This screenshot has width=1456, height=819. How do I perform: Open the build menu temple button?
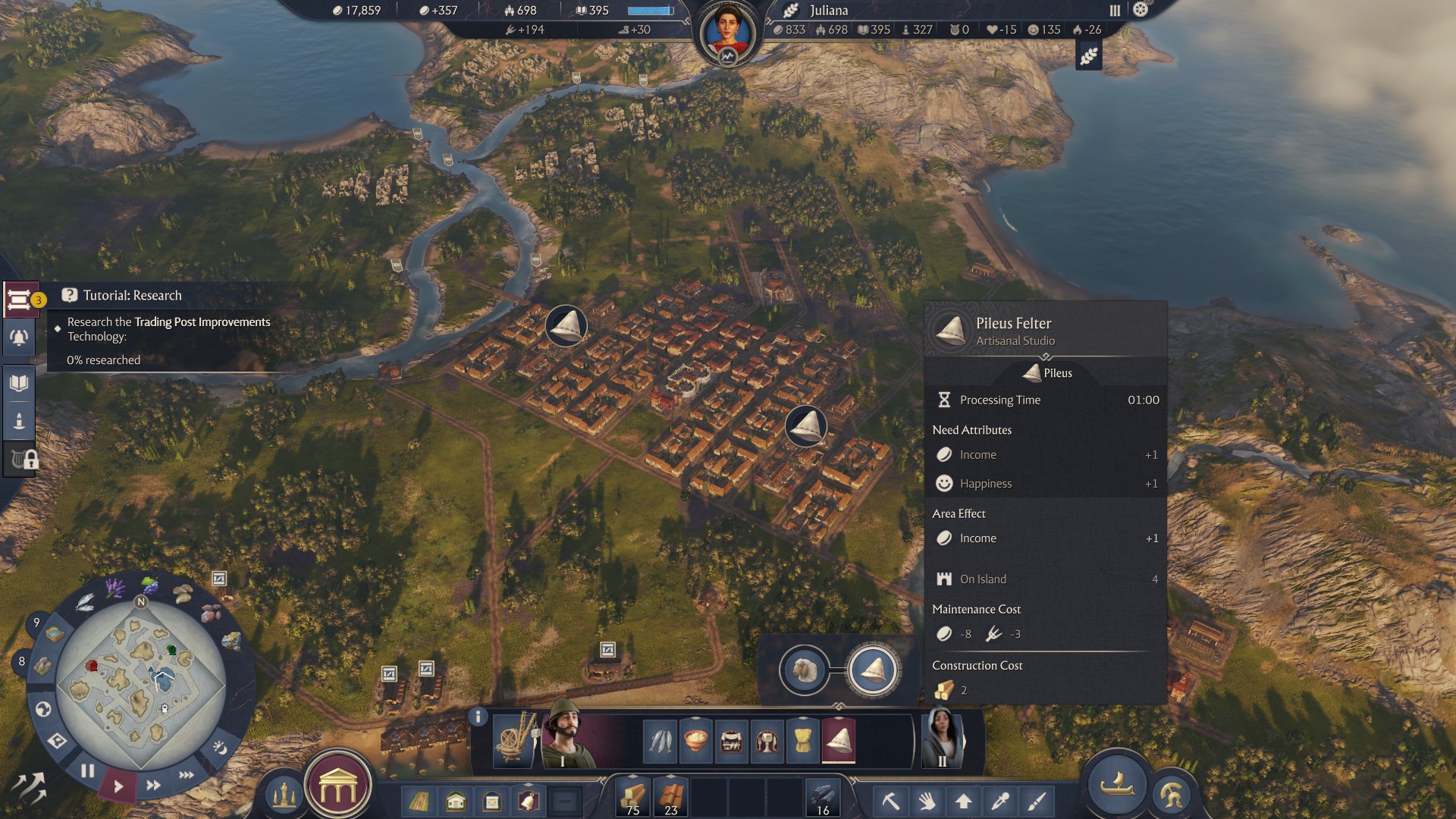click(338, 789)
